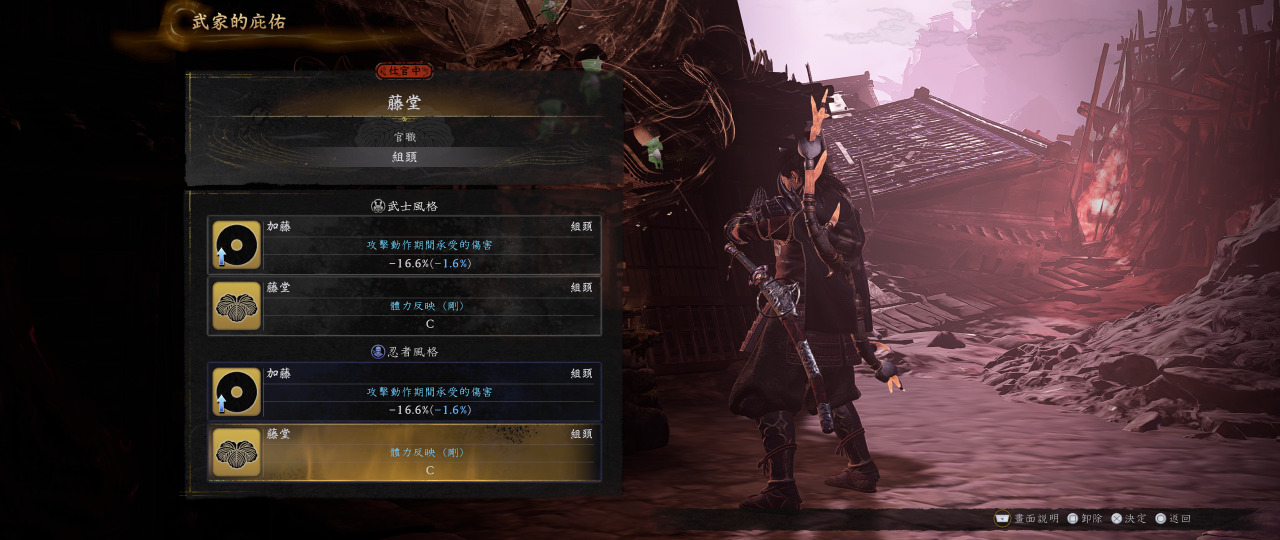Click the 藤堂 clan header panel

tap(405, 101)
